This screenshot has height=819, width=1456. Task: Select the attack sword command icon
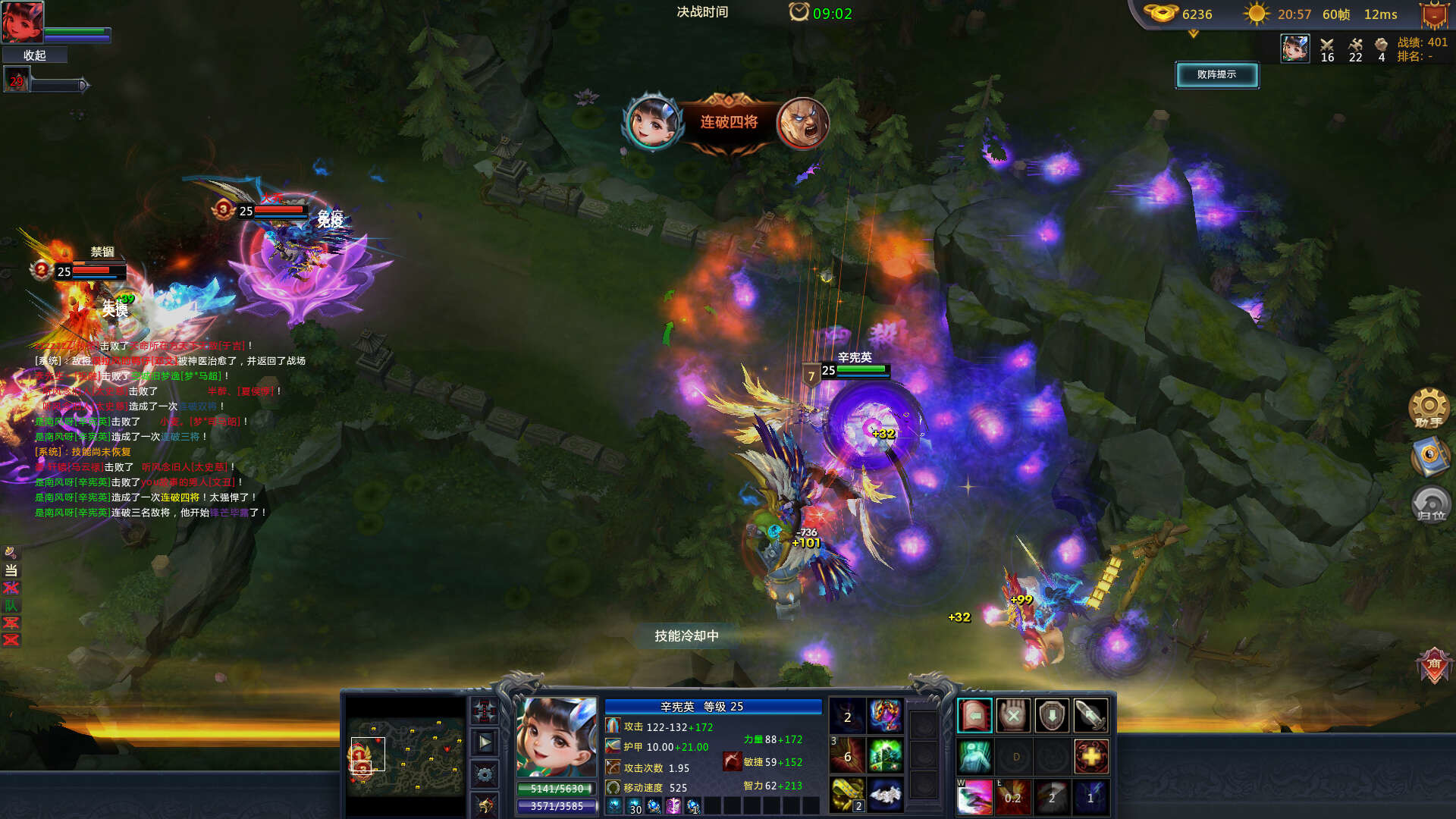click(1090, 715)
